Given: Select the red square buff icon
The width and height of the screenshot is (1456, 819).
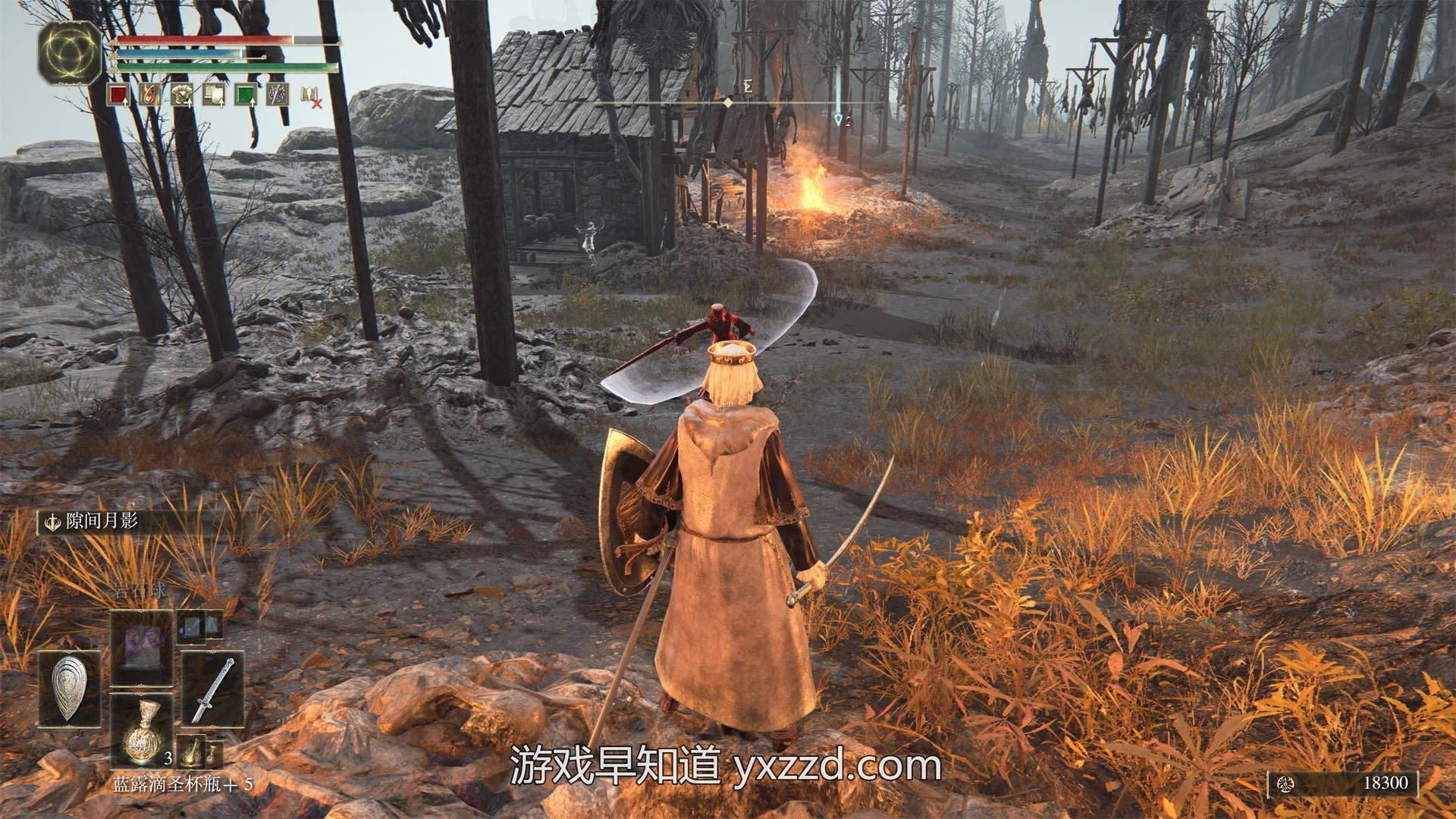Looking at the screenshot, I should click(118, 96).
